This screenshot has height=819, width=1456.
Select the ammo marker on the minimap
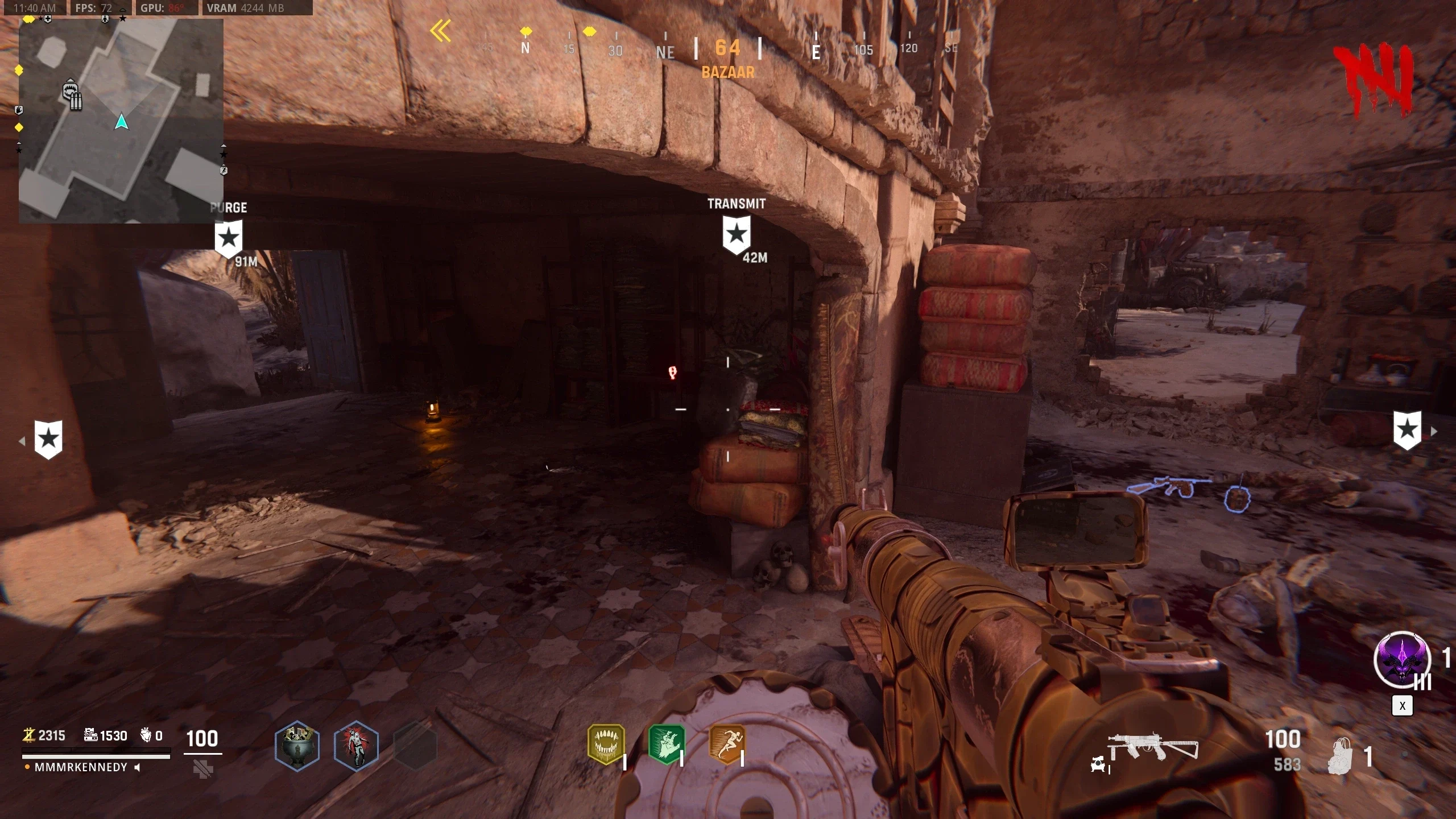click(72, 97)
